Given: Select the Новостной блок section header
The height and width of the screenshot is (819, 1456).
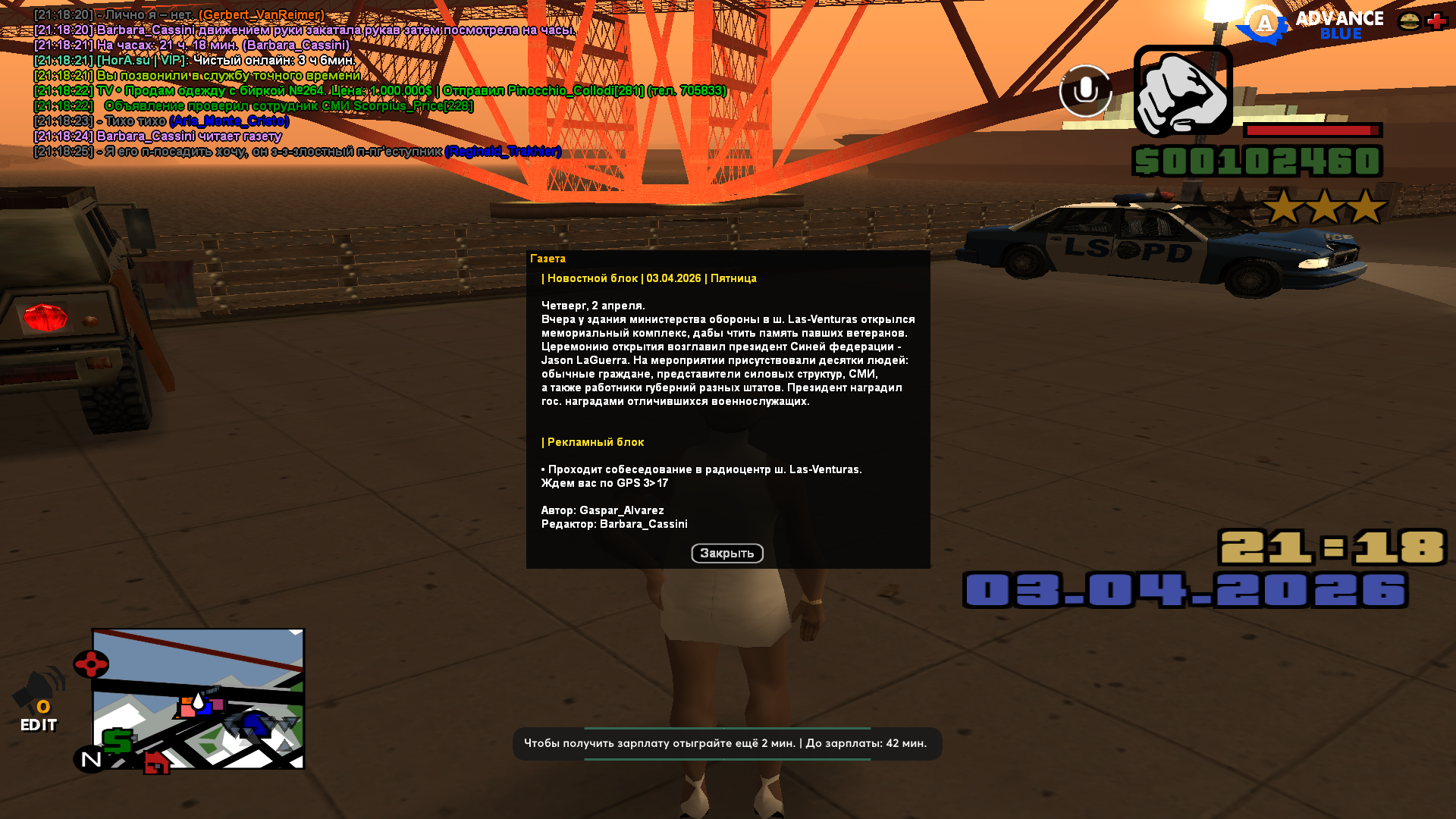Looking at the screenshot, I should 648,278.
